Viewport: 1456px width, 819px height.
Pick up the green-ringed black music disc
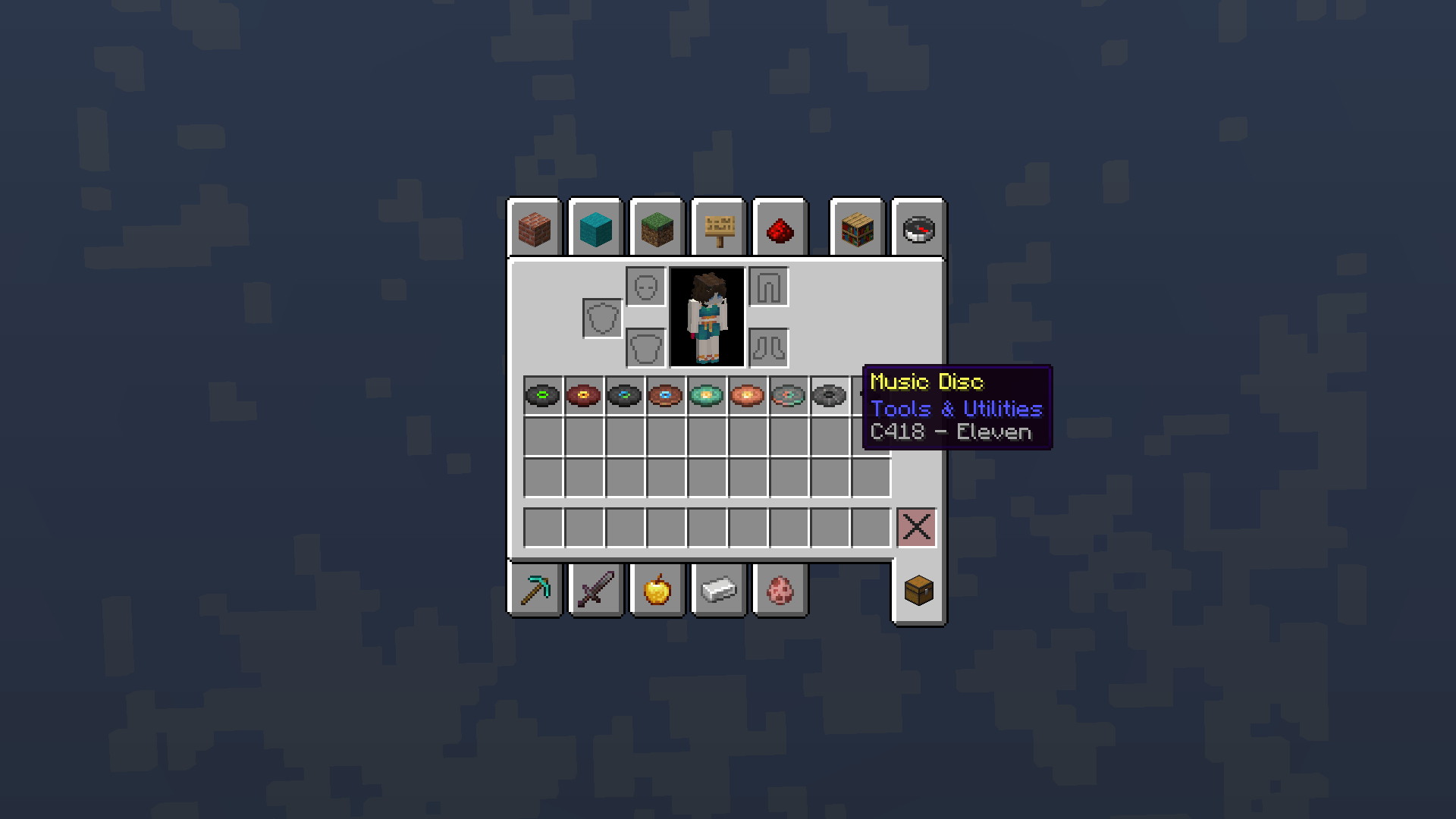543,395
